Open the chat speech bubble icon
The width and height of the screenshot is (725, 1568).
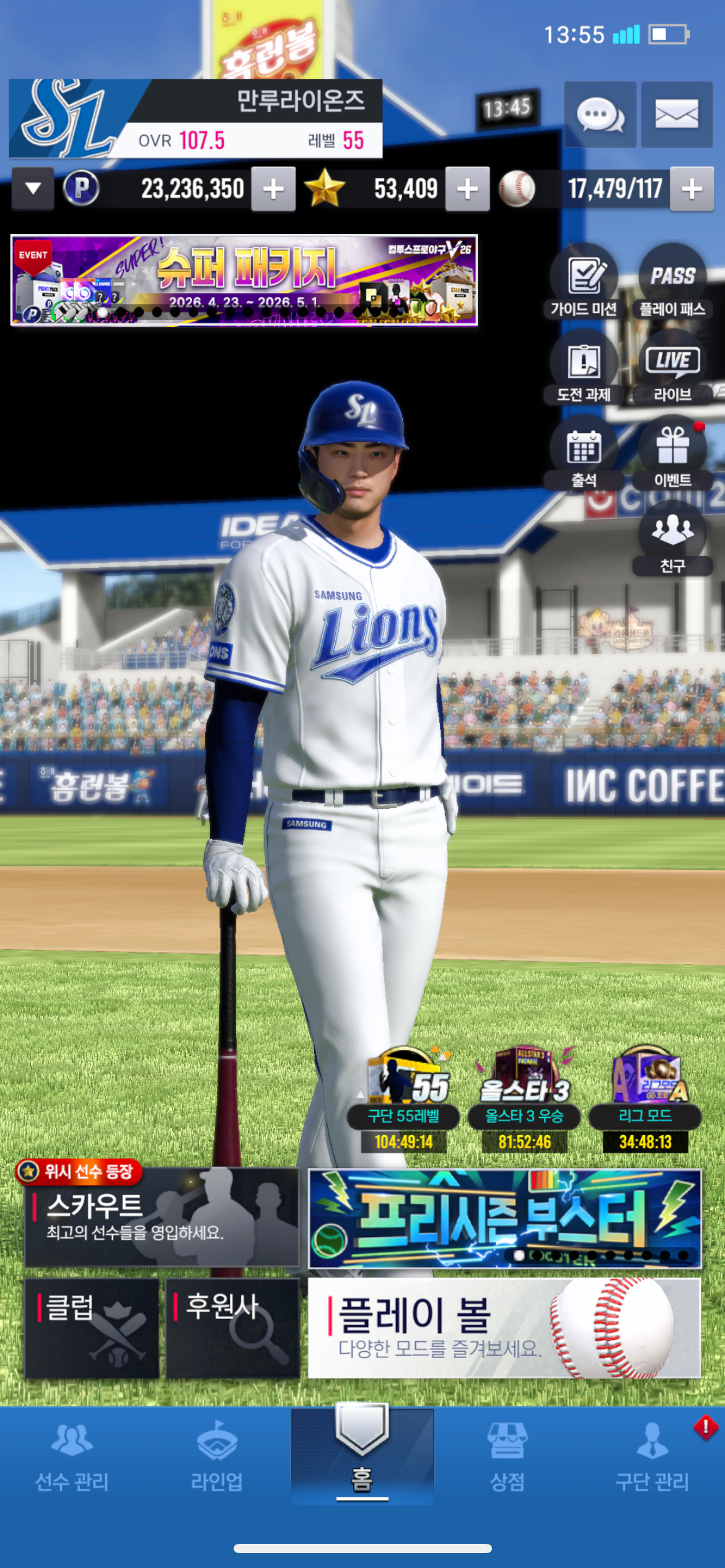[599, 115]
